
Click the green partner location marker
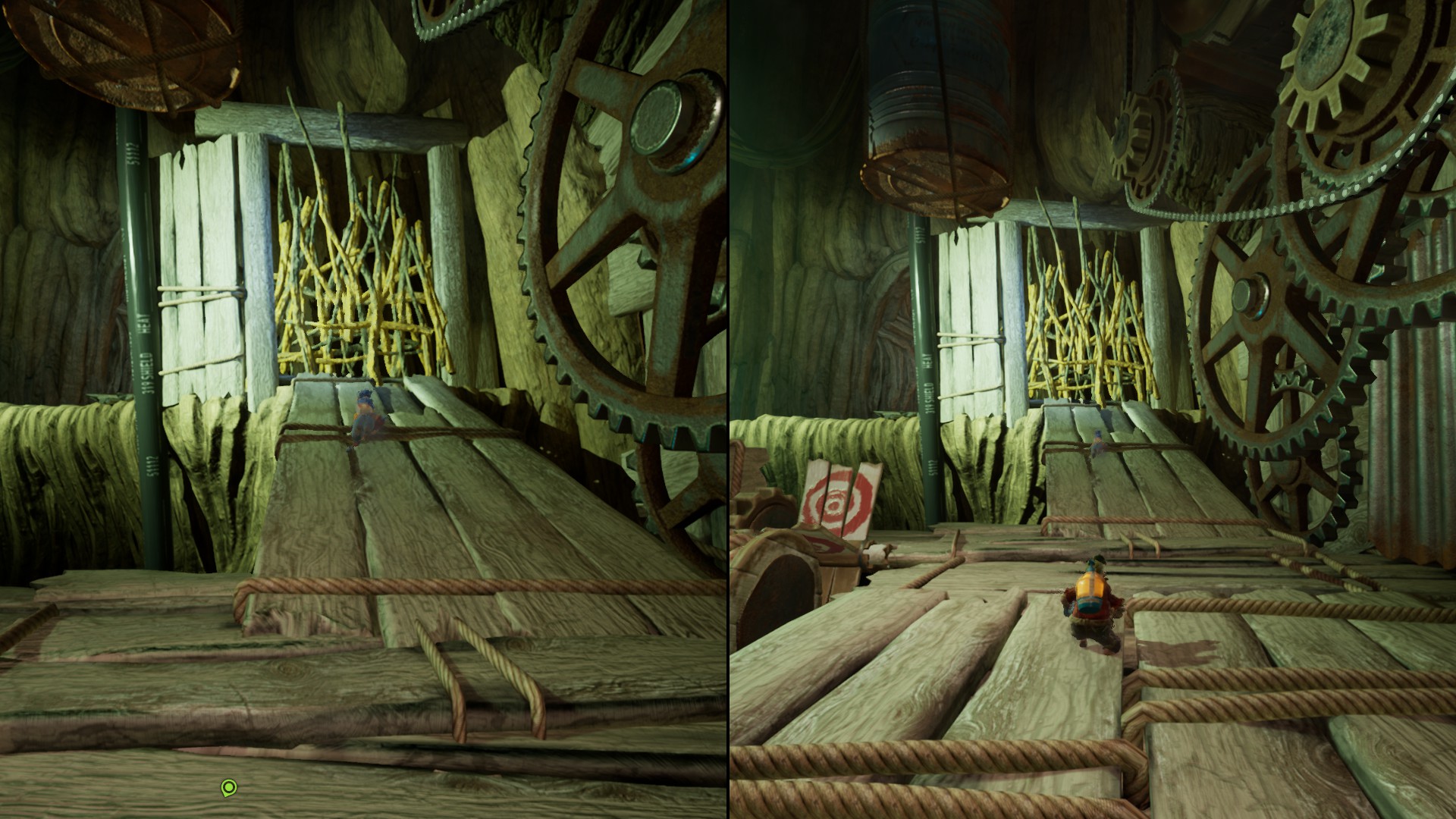click(x=228, y=788)
